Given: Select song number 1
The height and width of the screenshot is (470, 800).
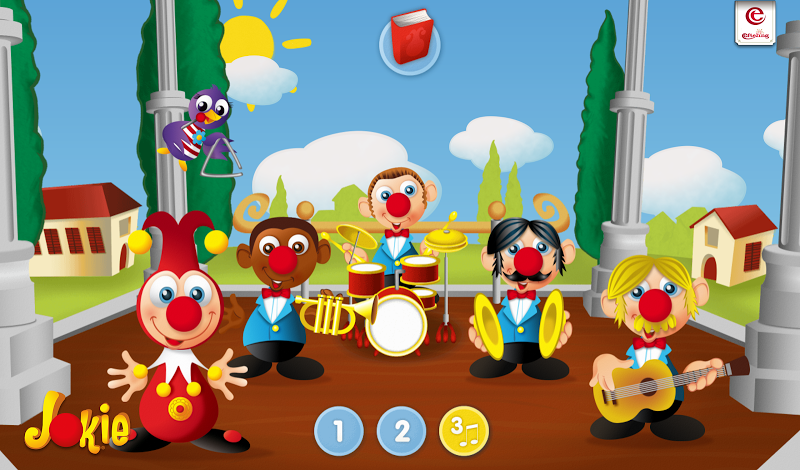Looking at the screenshot, I should [x=339, y=431].
